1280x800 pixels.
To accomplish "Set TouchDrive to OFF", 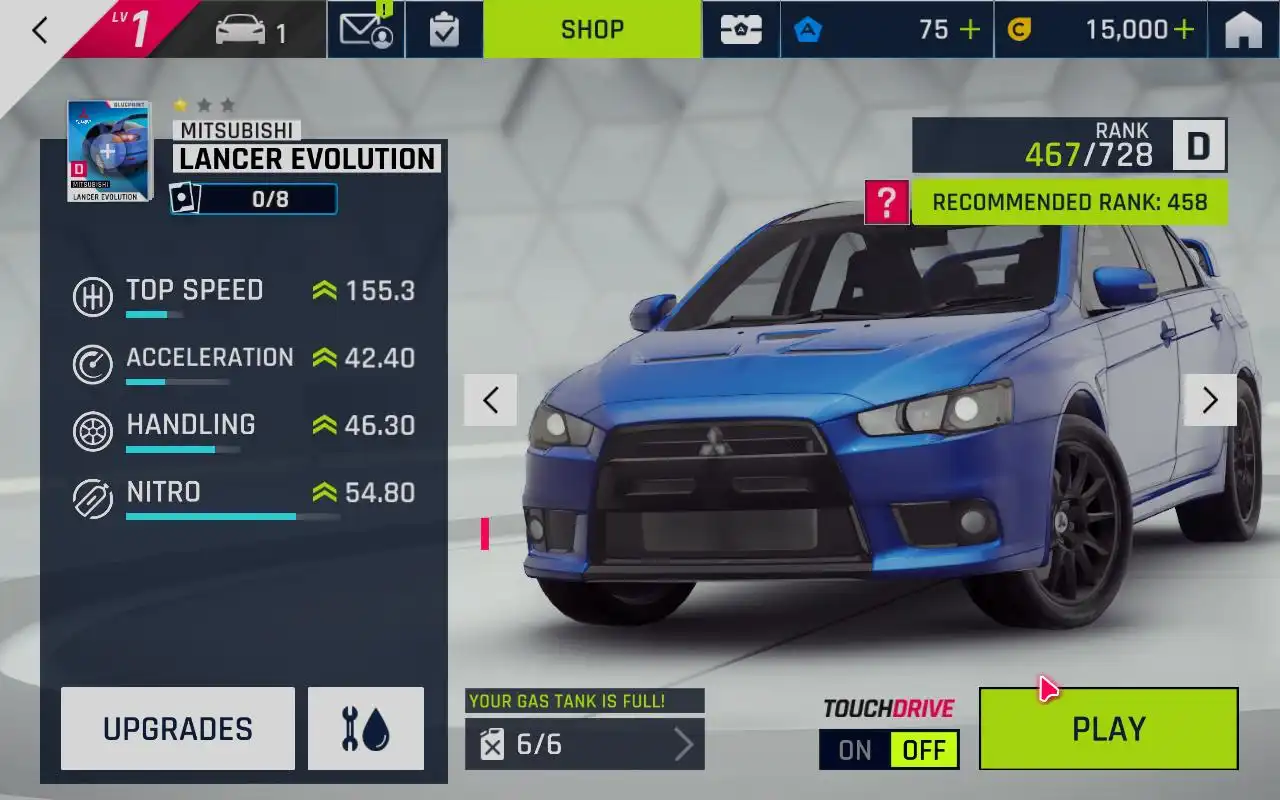I will 924,750.
